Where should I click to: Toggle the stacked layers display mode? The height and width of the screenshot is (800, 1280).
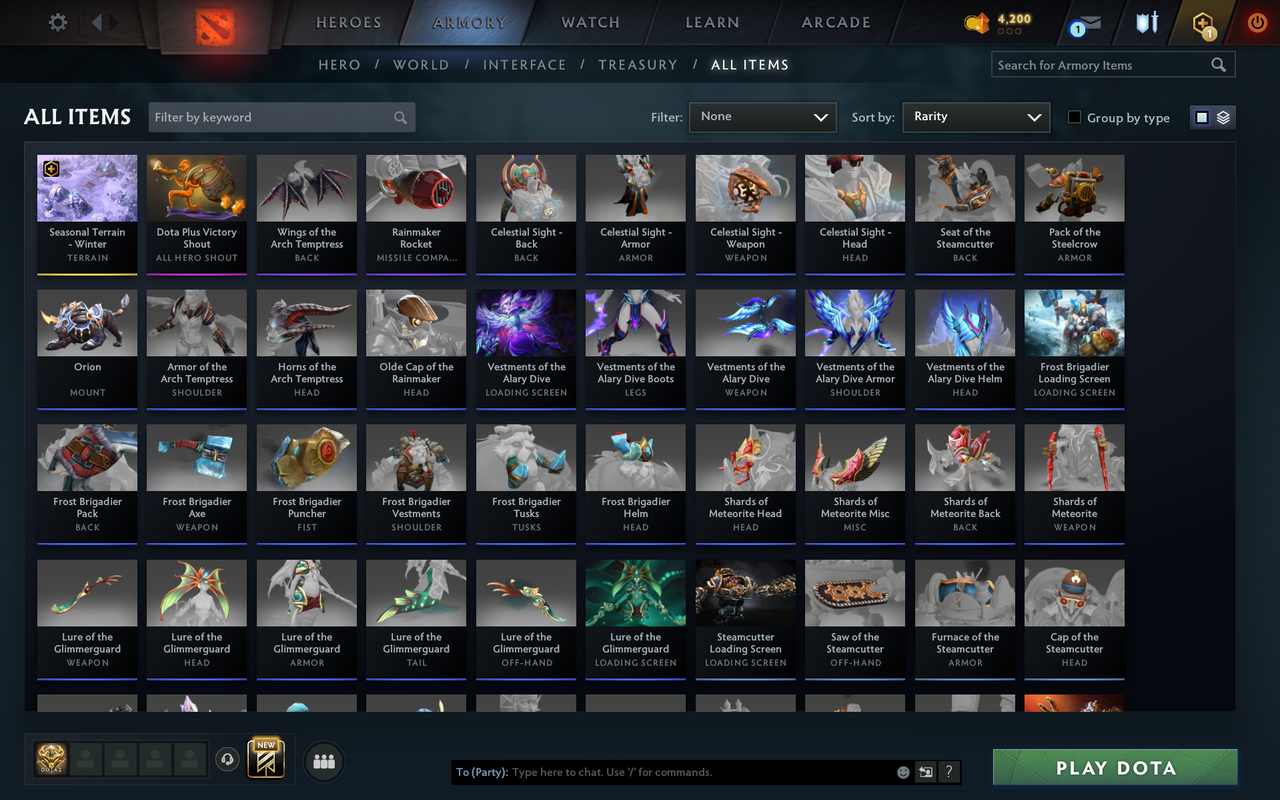(x=1223, y=117)
